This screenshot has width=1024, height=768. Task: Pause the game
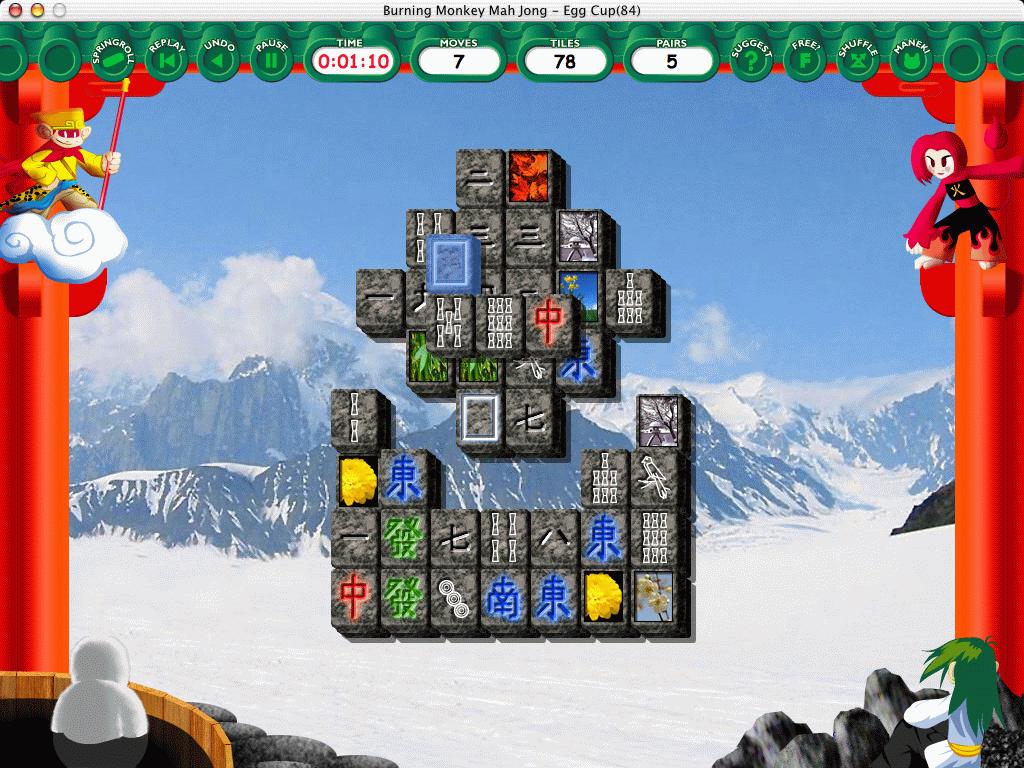click(x=271, y=60)
